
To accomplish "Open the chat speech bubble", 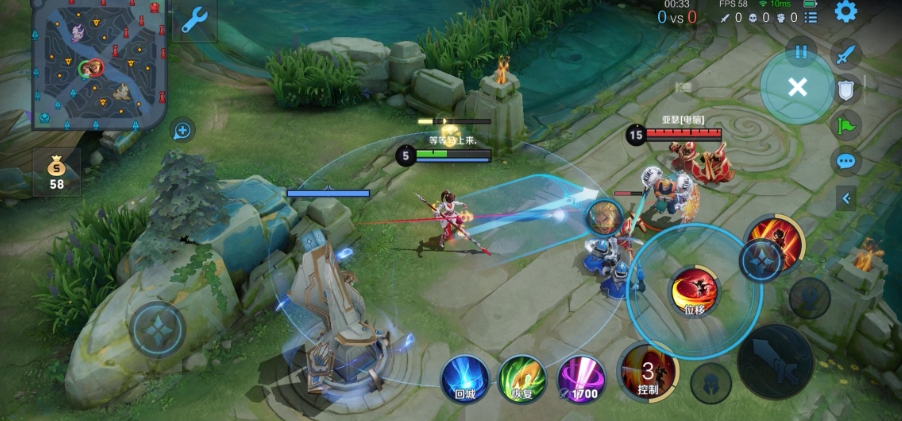I will click(x=846, y=161).
